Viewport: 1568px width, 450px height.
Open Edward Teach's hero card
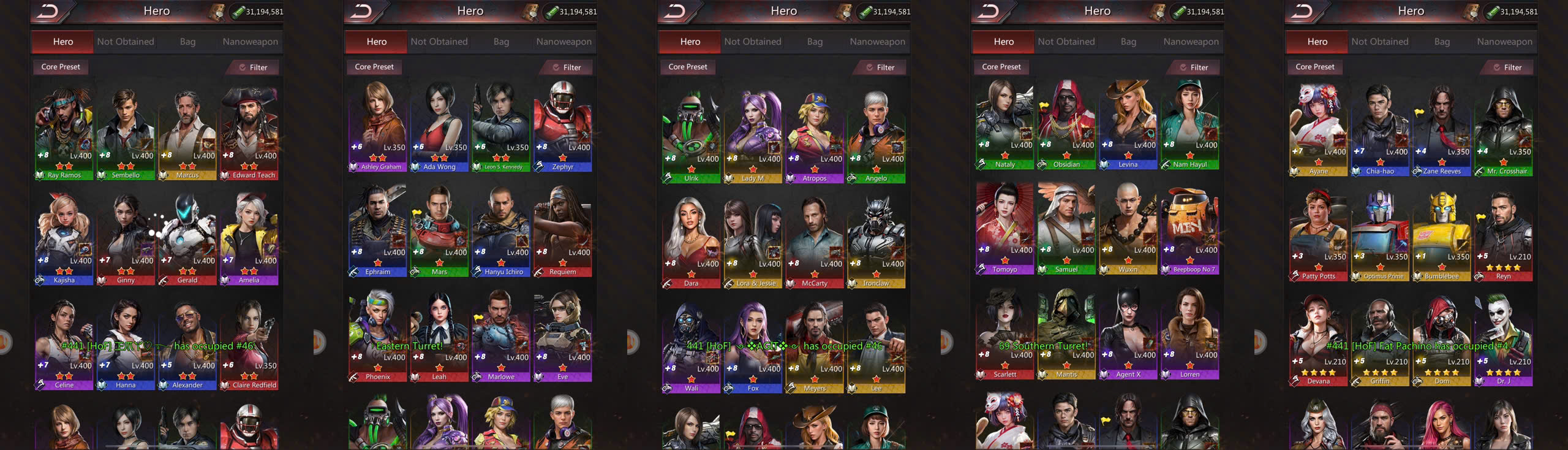(249, 132)
